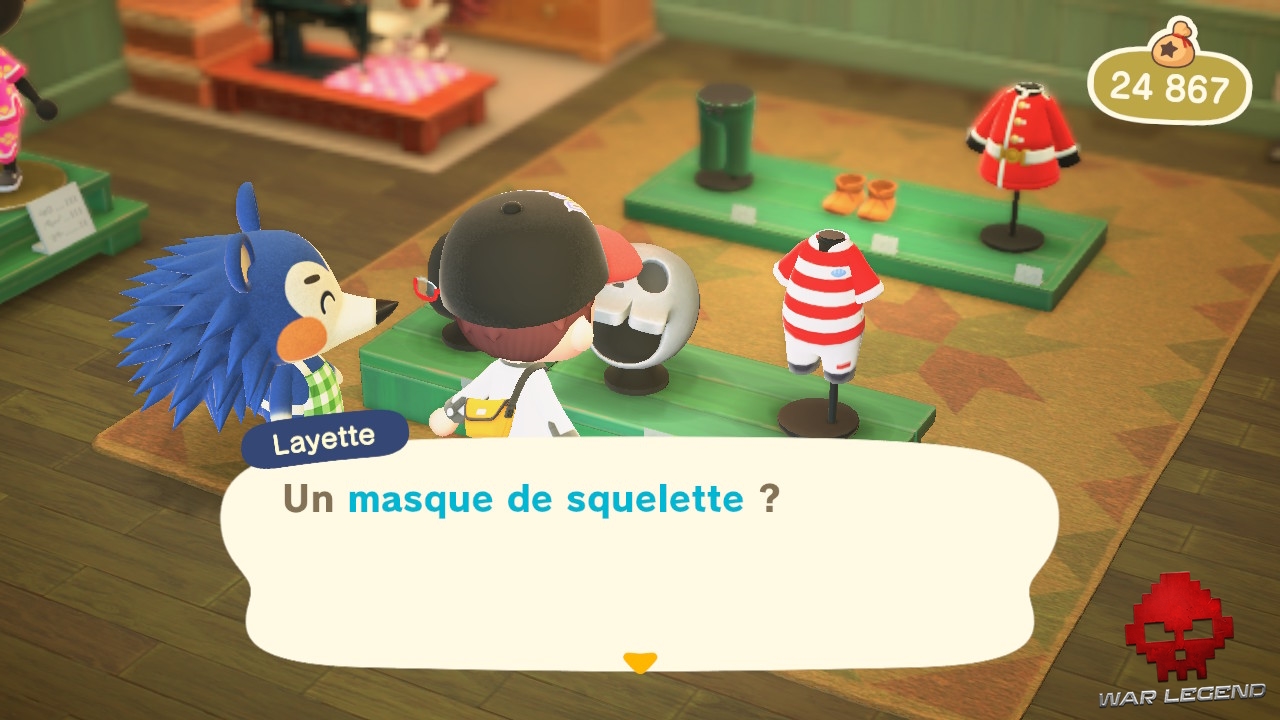The height and width of the screenshot is (720, 1280).
Task: Click the Layette name tag badge
Action: (x=323, y=435)
